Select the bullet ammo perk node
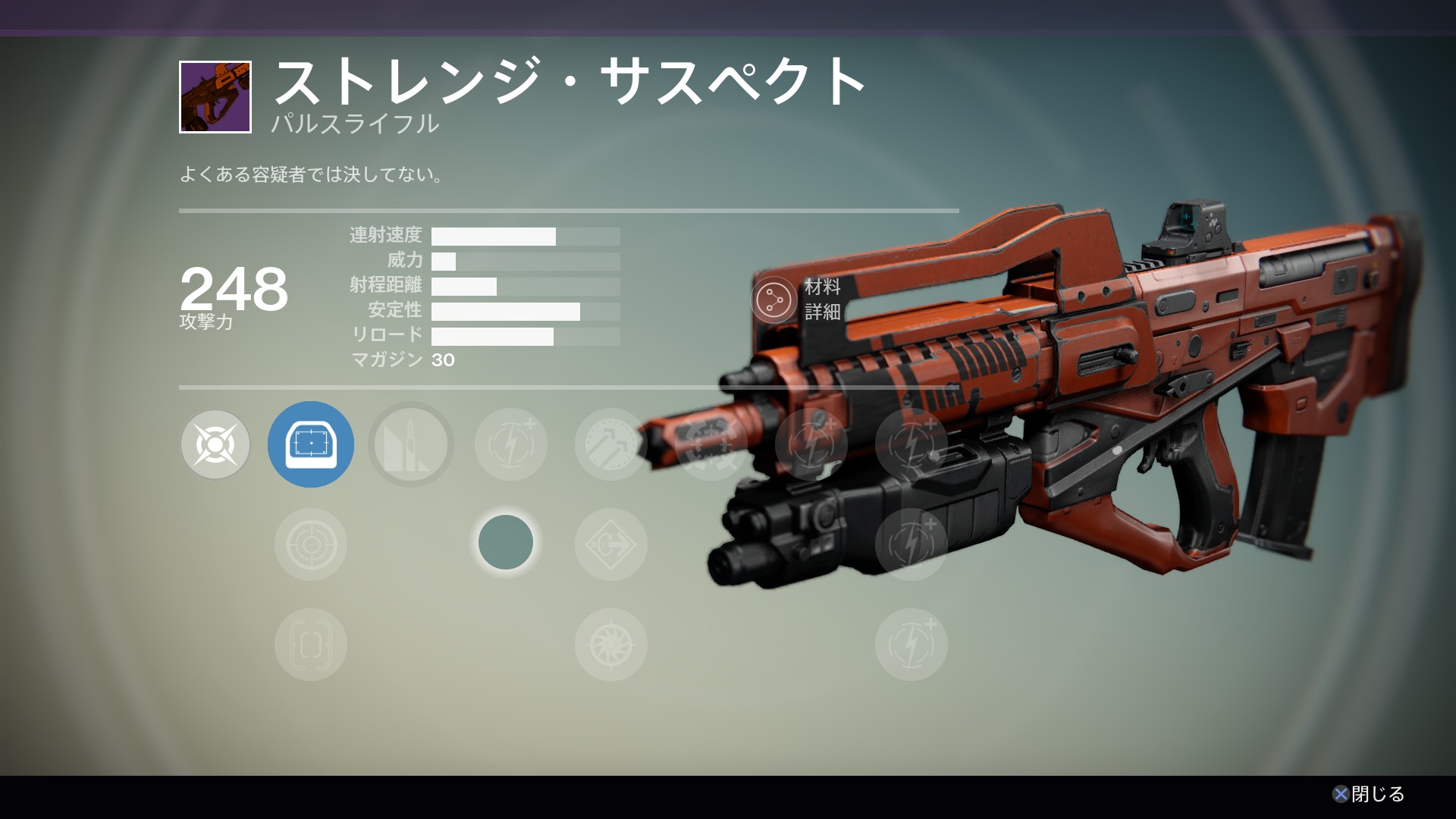This screenshot has height=819, width=1456. click(411, 444)
